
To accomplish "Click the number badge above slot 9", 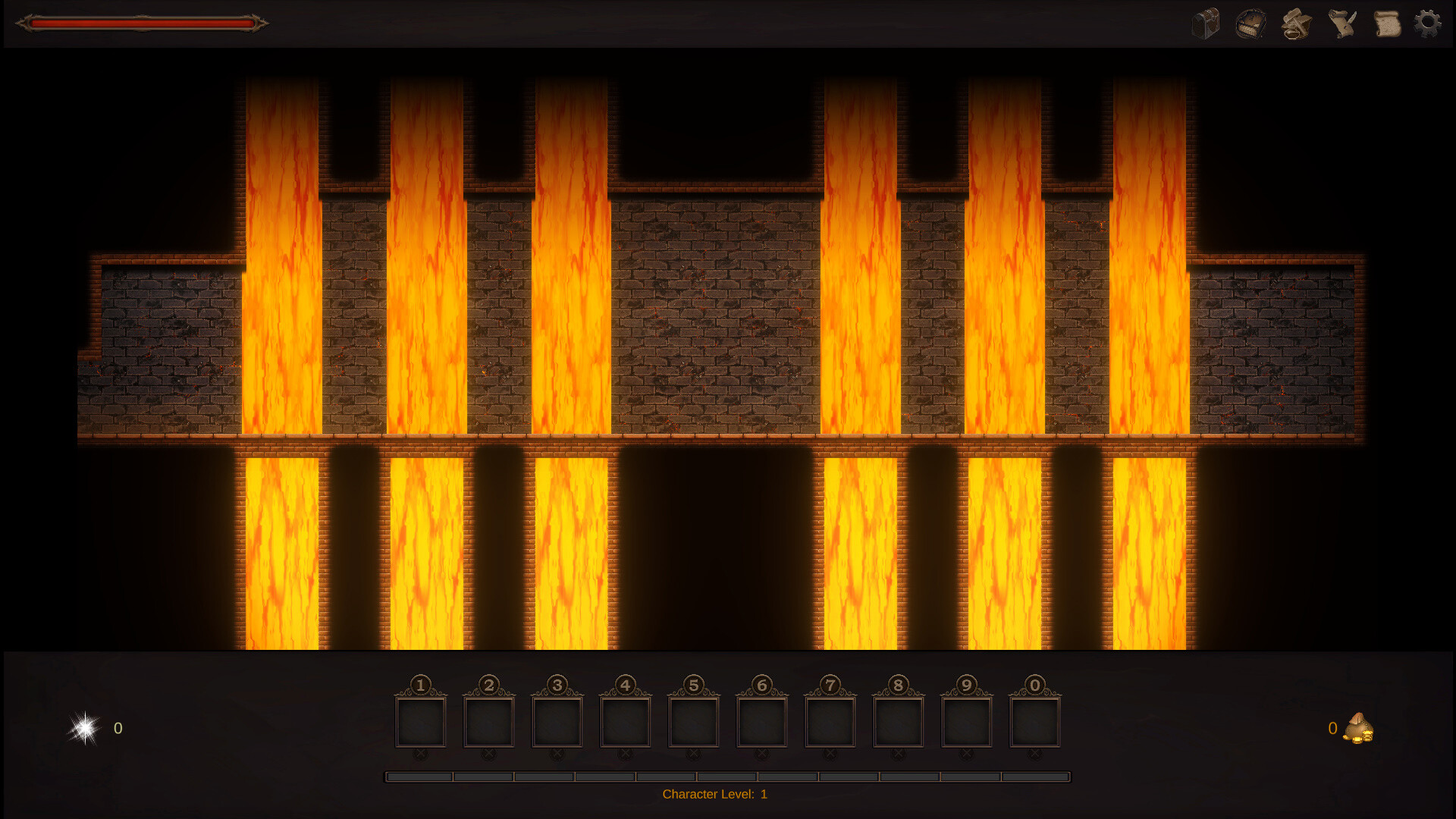I will [968, 683].
